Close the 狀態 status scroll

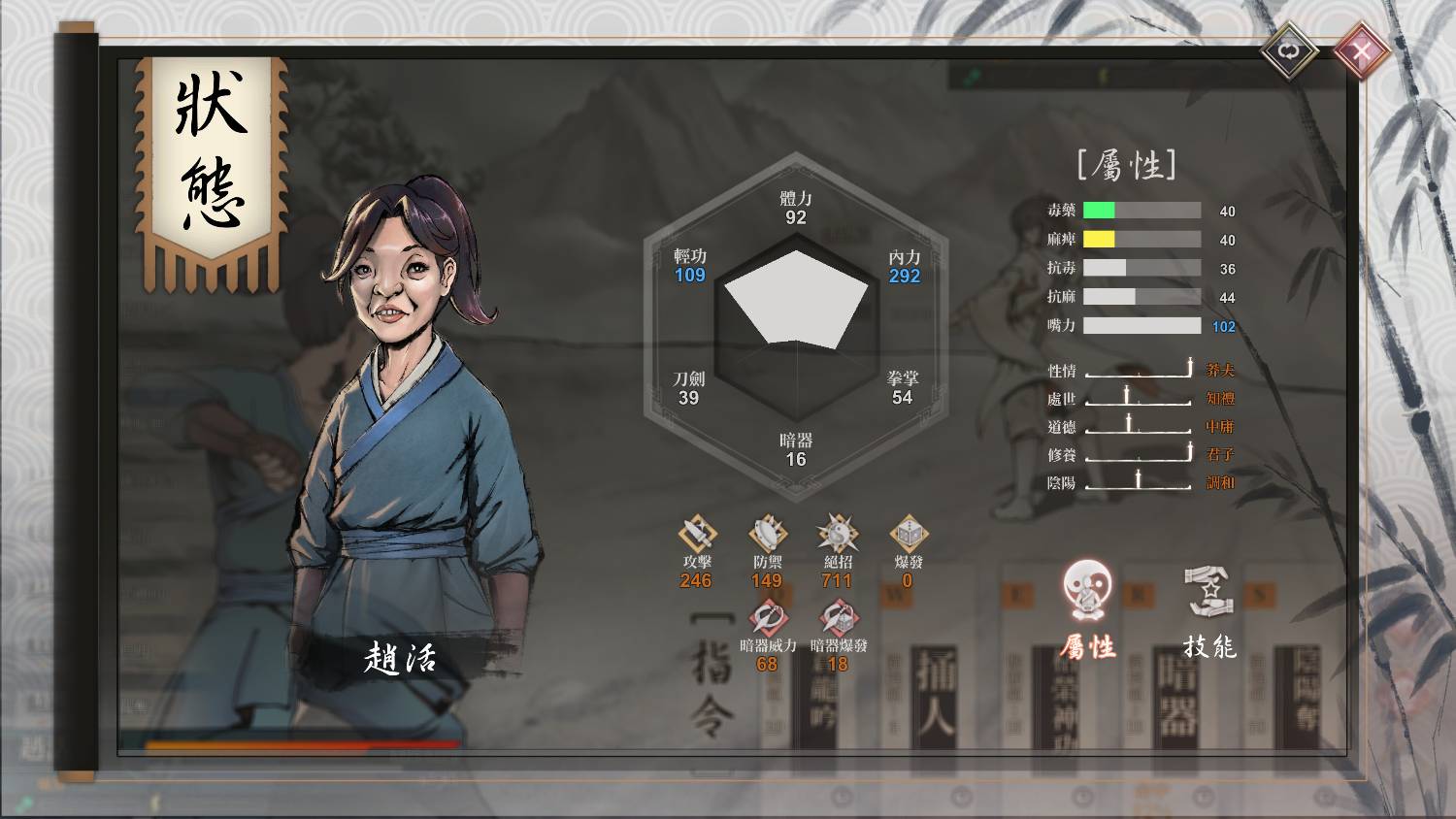[x=1363, y=49]
